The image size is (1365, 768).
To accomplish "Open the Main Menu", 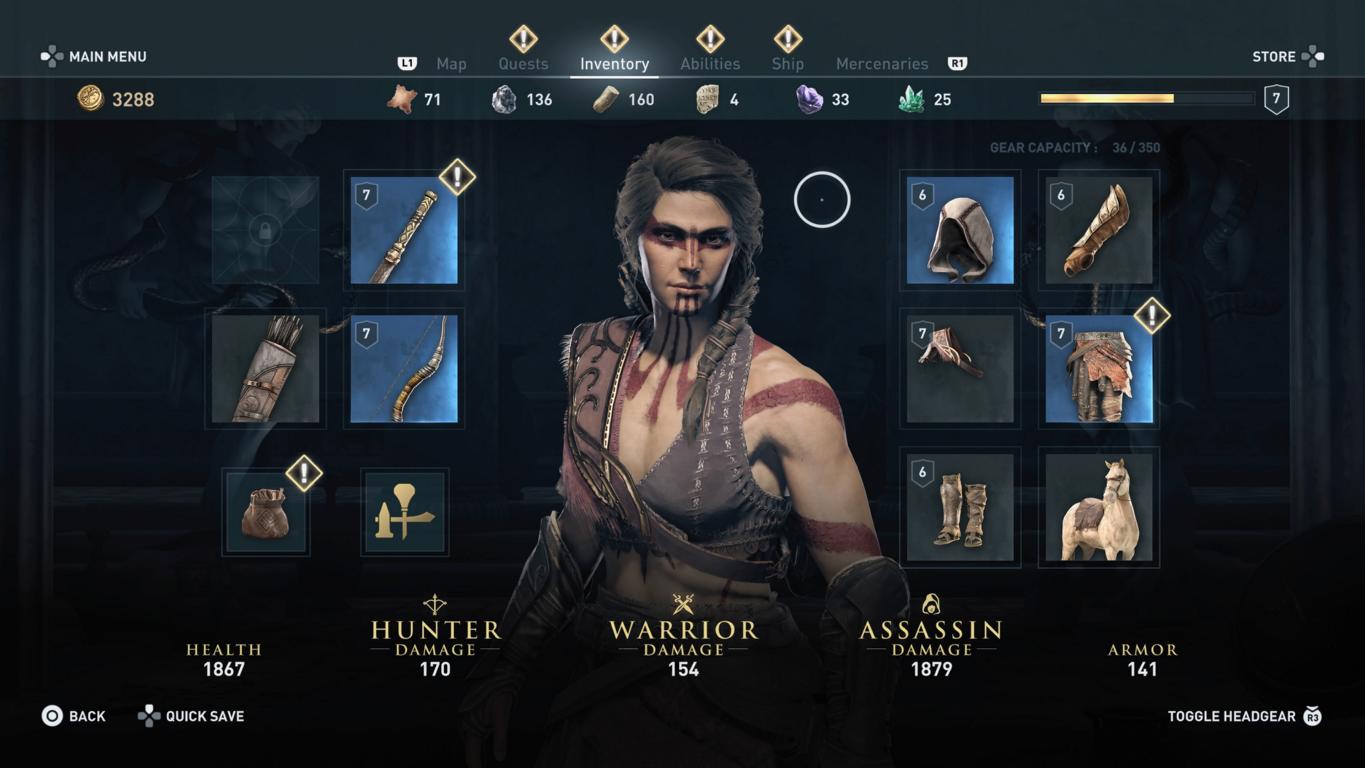I will (94, 57).
